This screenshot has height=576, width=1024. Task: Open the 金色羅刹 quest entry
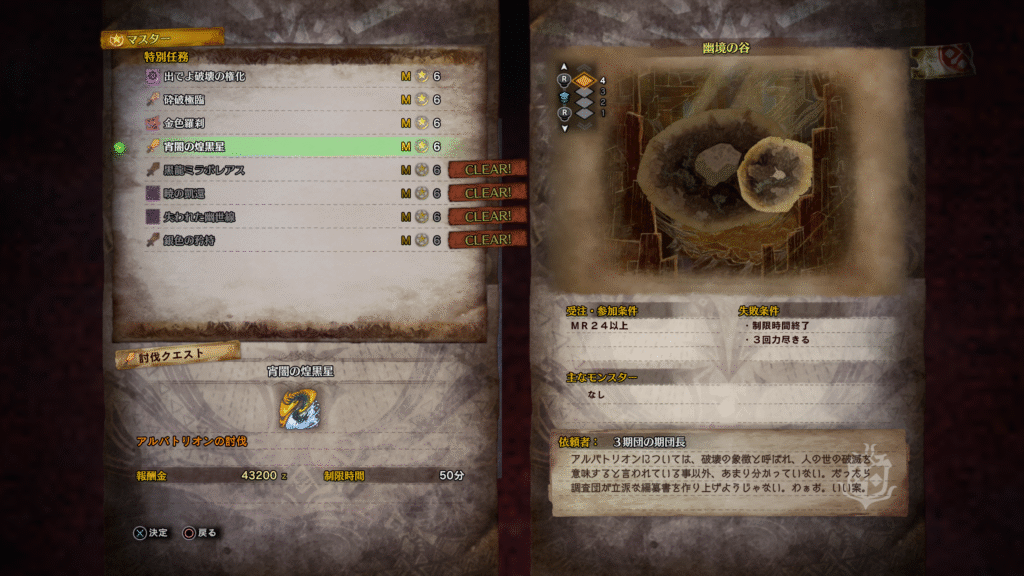185,123
